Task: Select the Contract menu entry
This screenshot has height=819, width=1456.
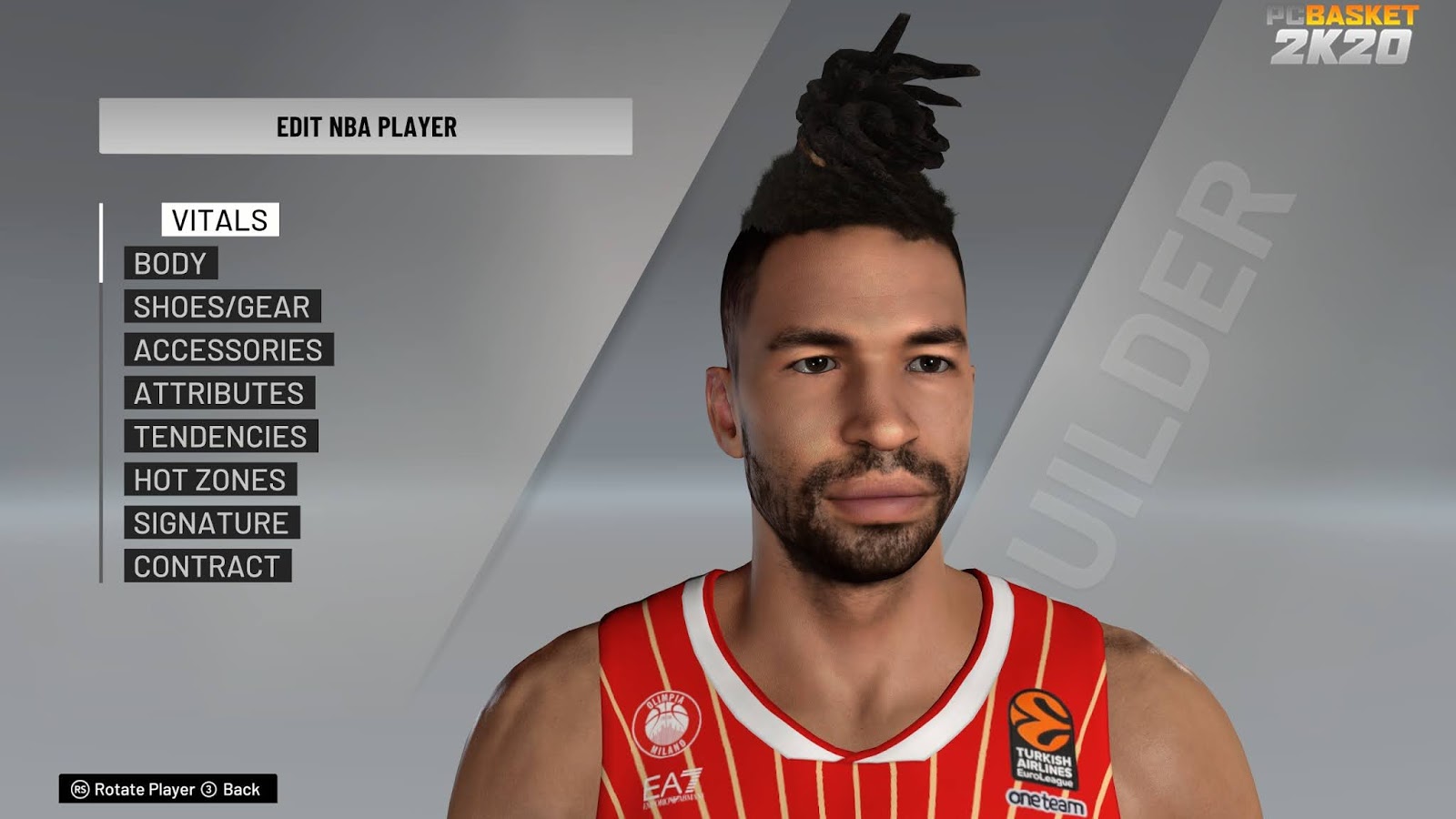Action: pos(207,565)
